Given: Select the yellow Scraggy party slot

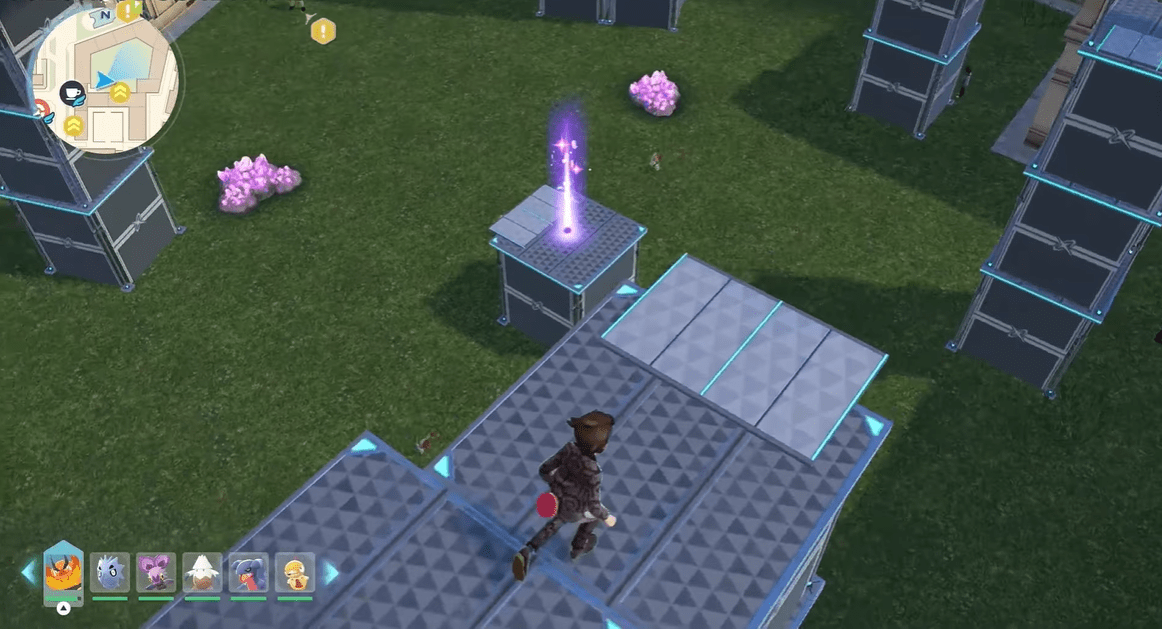Looking at the screenshot, I should tap(294, 573).
